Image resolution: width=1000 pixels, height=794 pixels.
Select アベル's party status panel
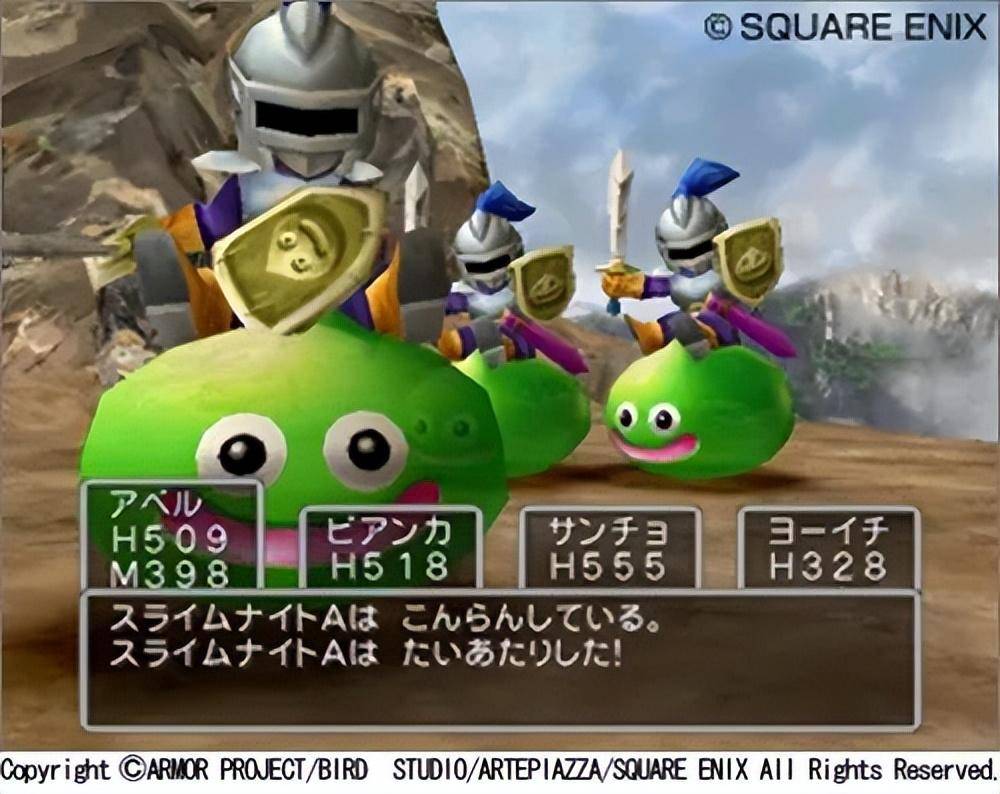pyautogui.click(x=171, y=536)
